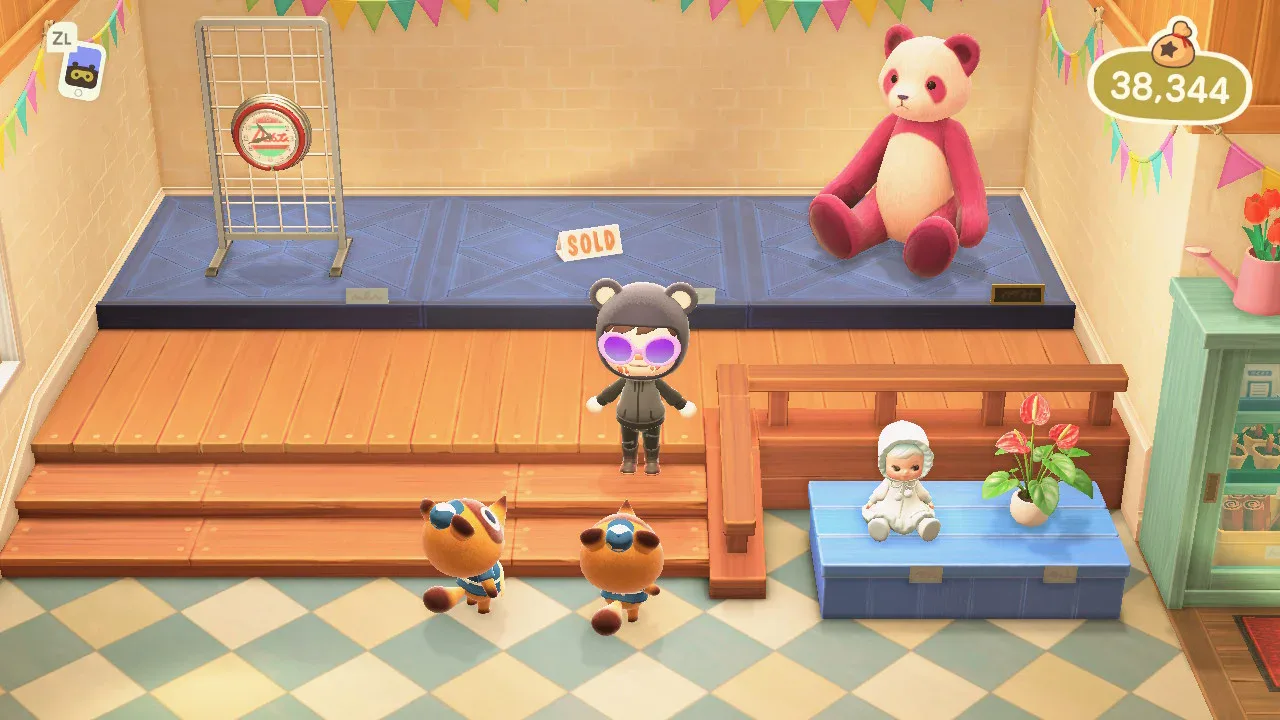
Task: Select the leftmost name plaque on the platform
Action: click(368, 296)
